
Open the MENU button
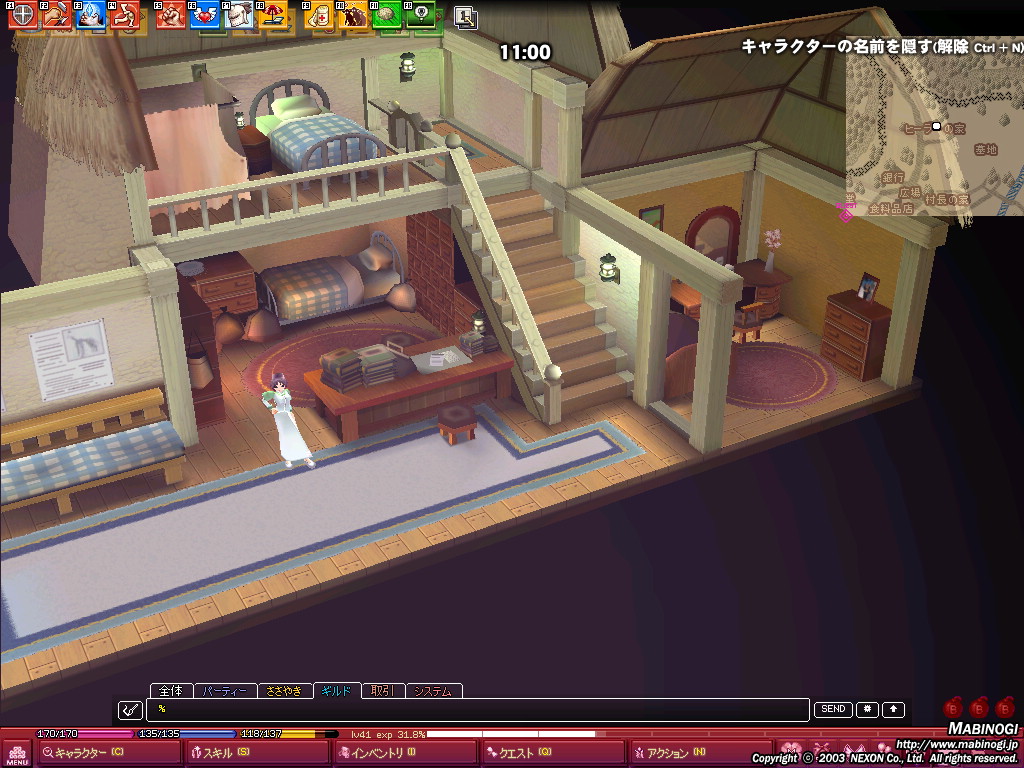point(16,753)
